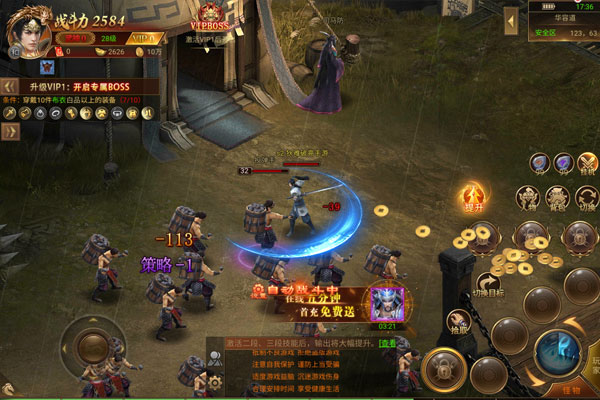Tap the 提升 (power-up) flame icon
The height and width of the screenshot is (400, 600).
coord(473,197)
